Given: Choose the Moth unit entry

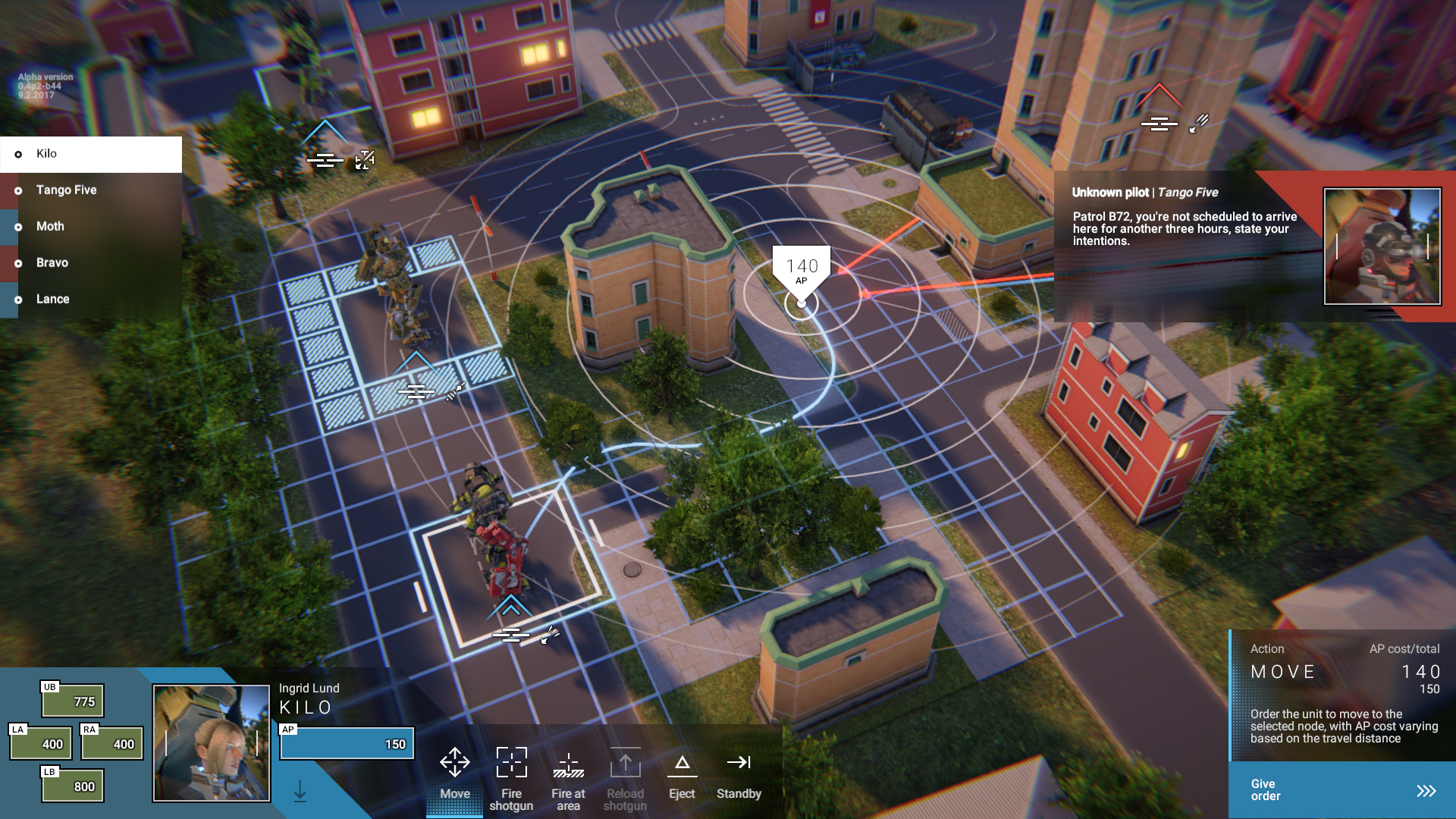Looking at the screenshot, I should click(x=90, y=227).
